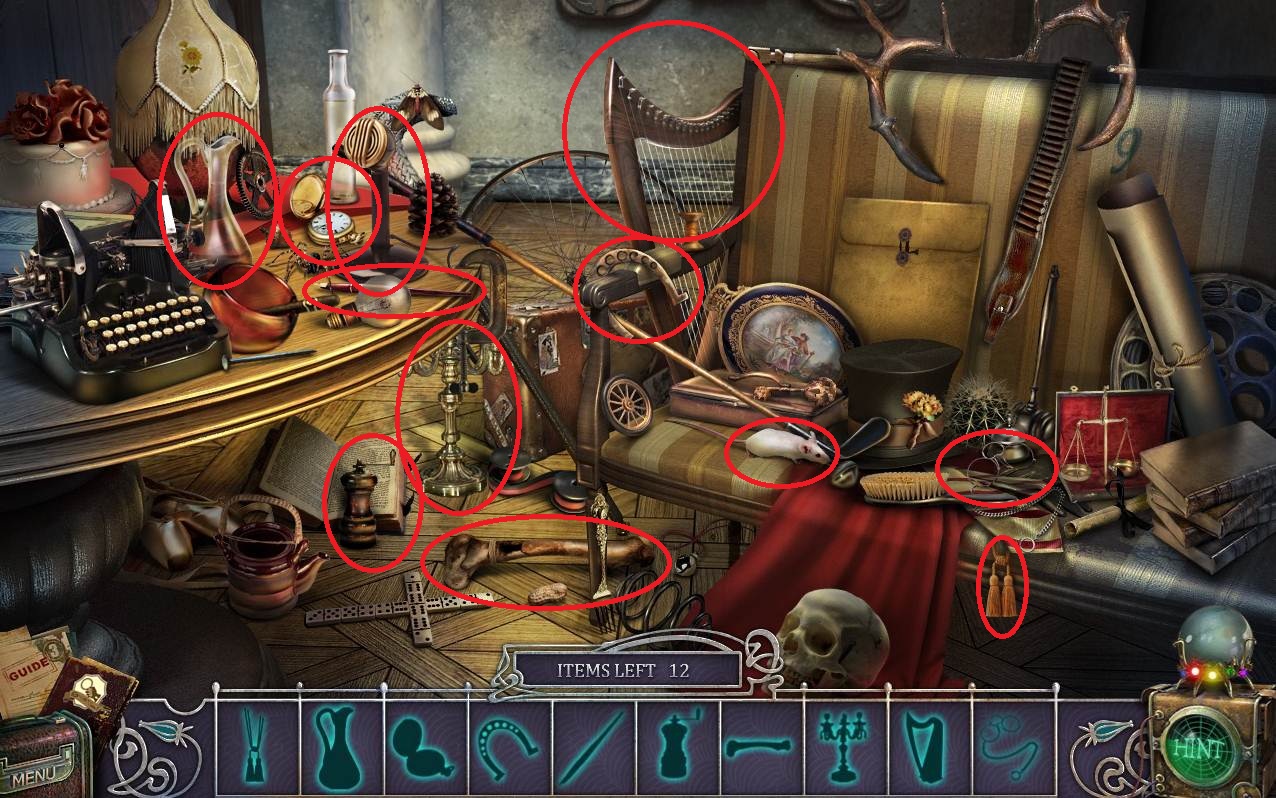Select the stethoscope silhouette slot

[x=1006, y=746]
